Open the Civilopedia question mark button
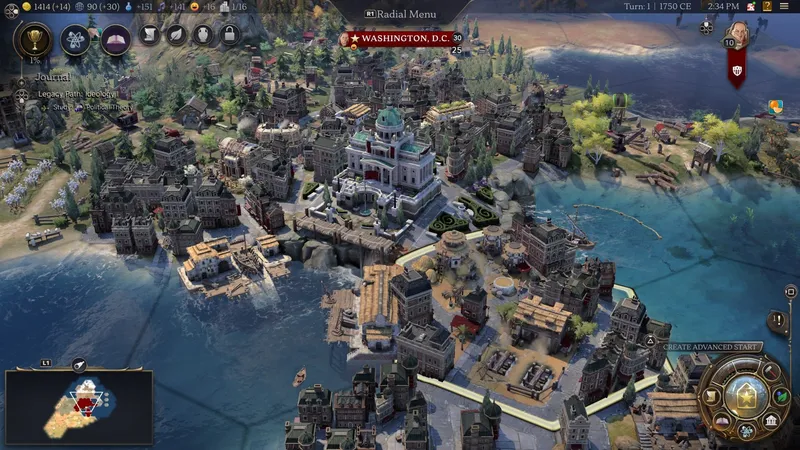The image size is (800, 450). pos(769,7)
